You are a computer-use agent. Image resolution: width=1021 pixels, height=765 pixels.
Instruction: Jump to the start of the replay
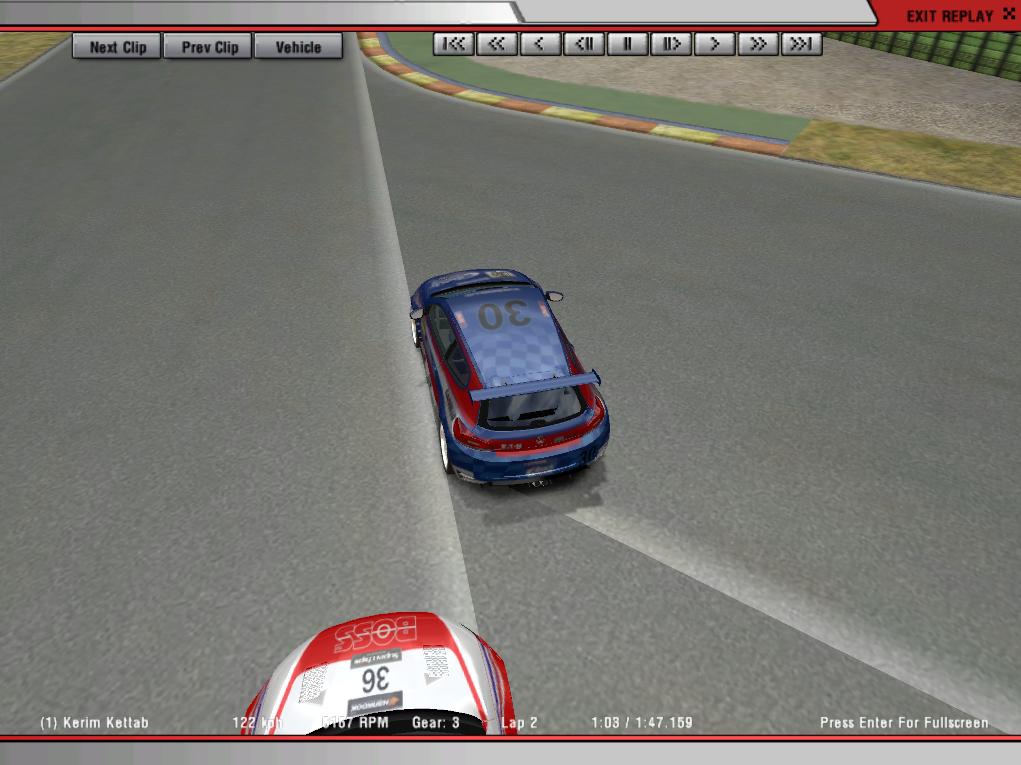tap(454, 44)
